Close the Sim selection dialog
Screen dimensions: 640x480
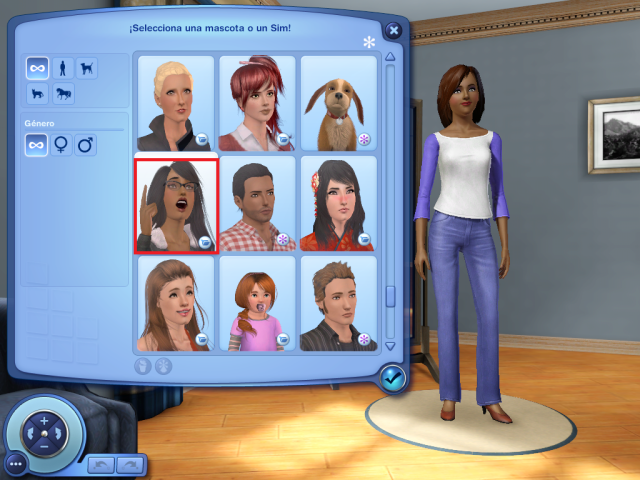[x=394, y=31]
